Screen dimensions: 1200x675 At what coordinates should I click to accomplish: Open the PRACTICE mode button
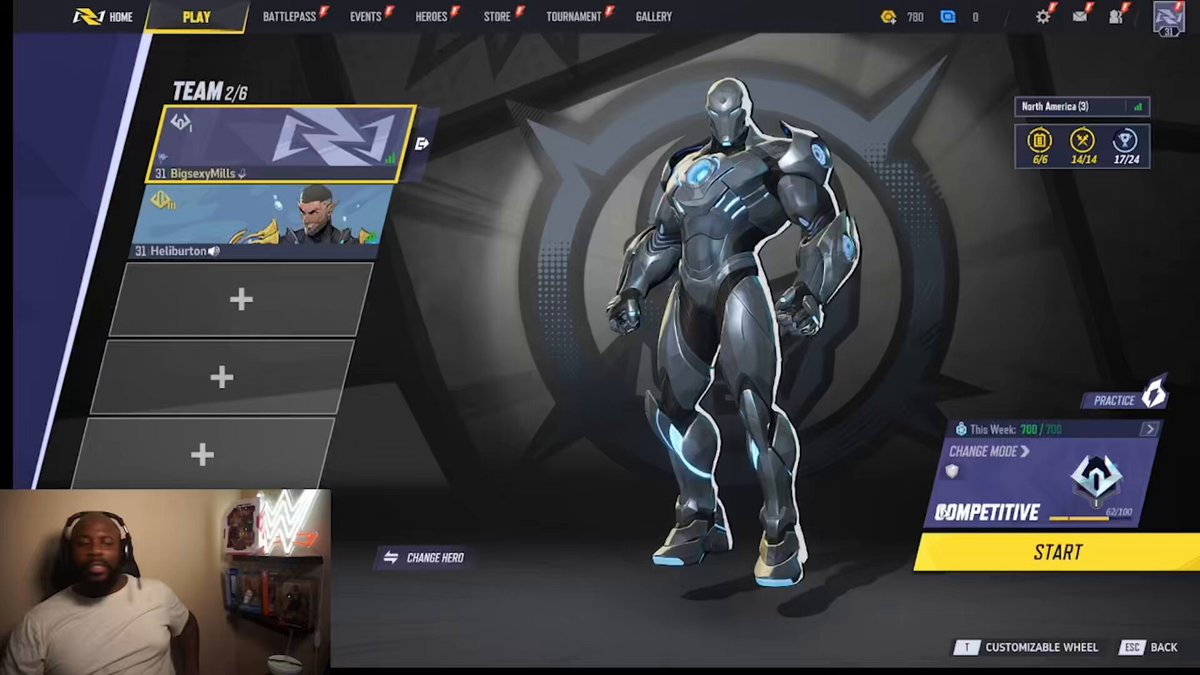point(1124,399)
